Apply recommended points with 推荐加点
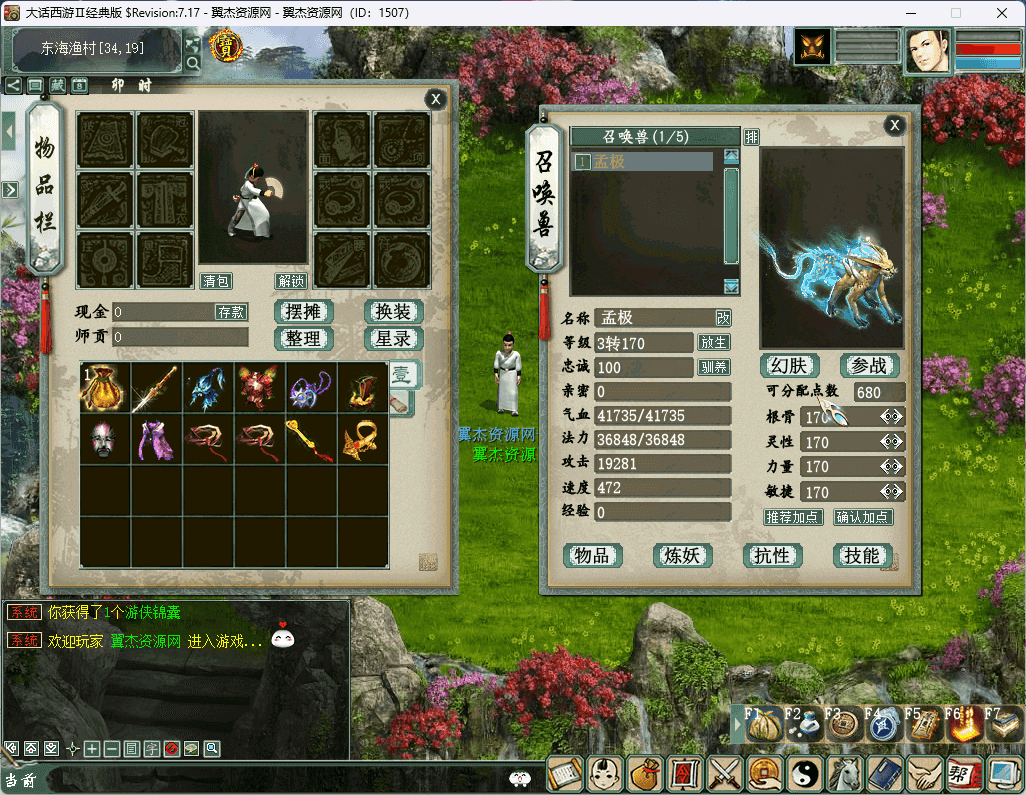 [x=793, y=517]
